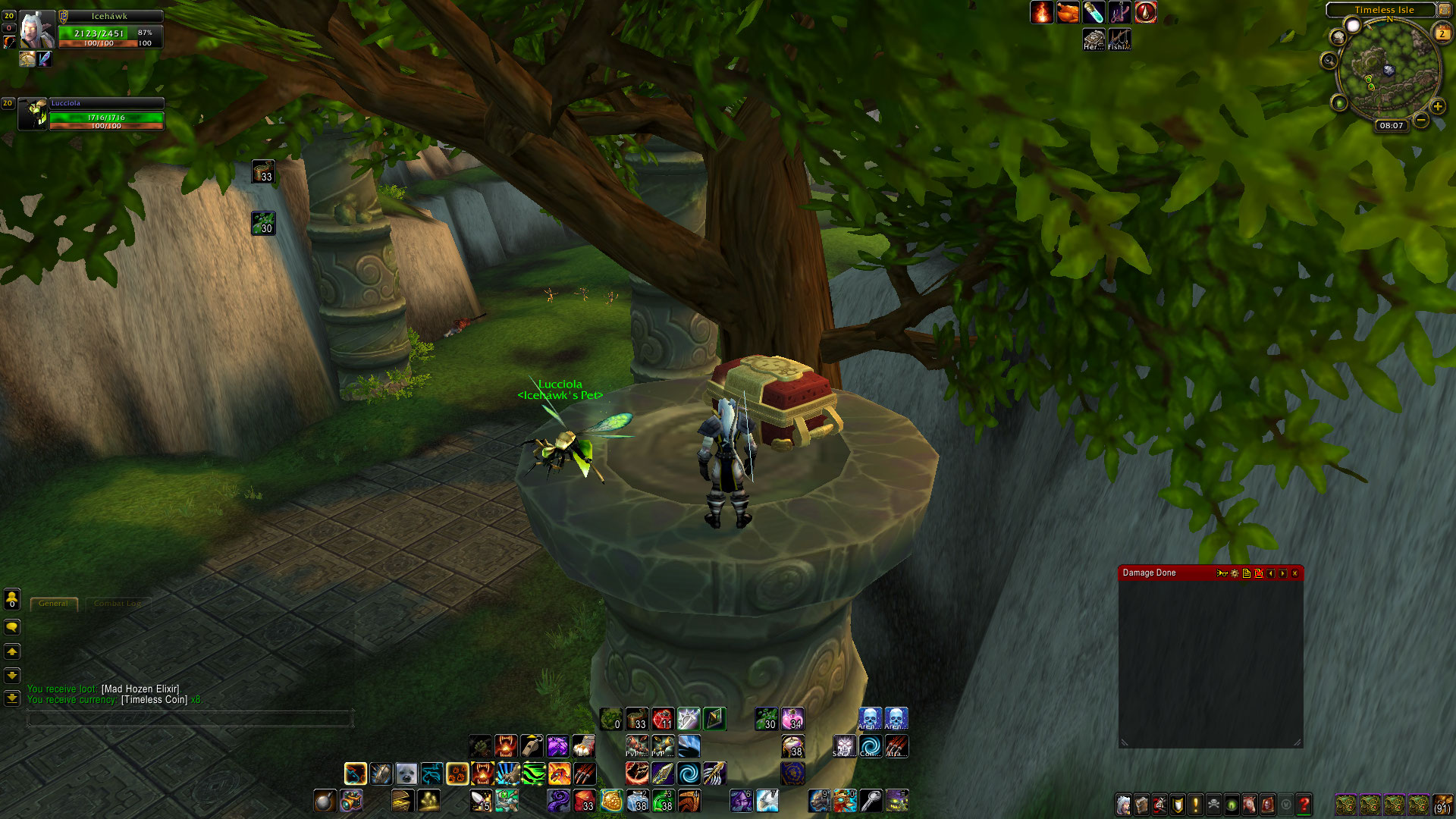
Task: Activate the blue swirl ability on action bar
Action: (x=689, y=774)
